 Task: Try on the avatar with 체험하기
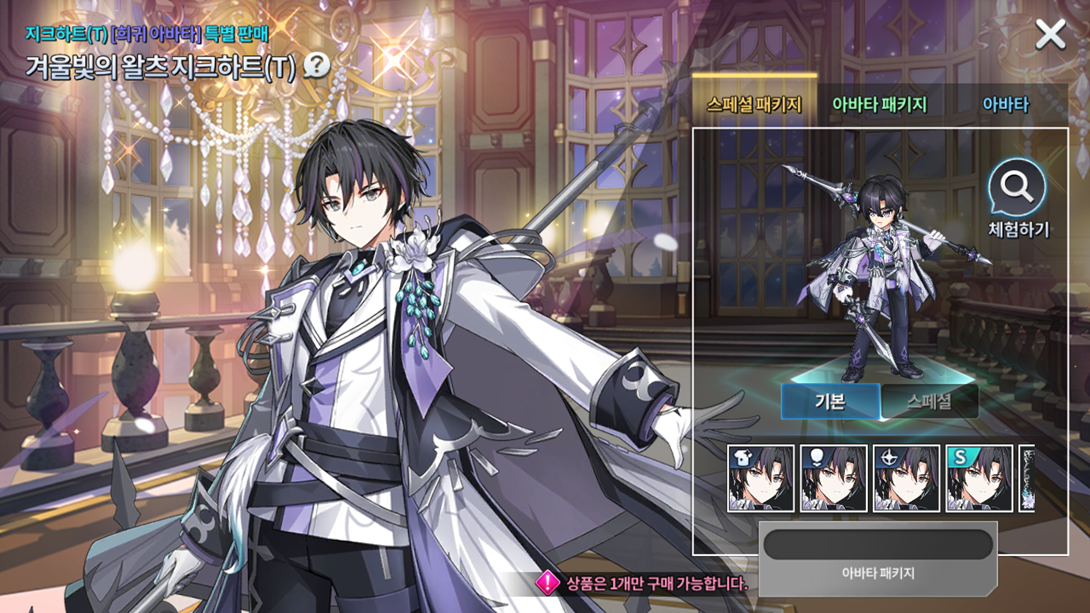point(1018,200)
